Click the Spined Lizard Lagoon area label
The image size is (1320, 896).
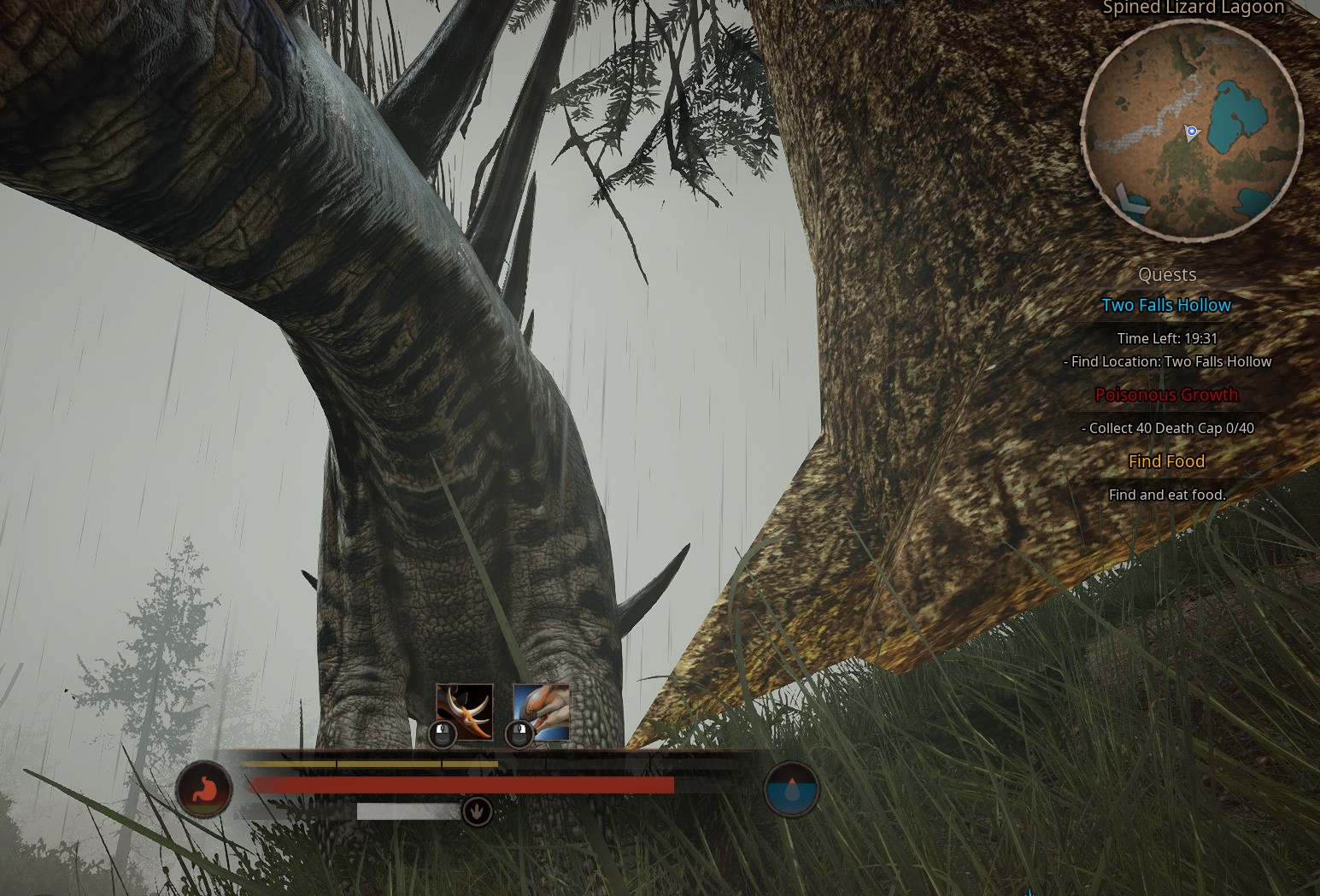[x=1194, y=8]
